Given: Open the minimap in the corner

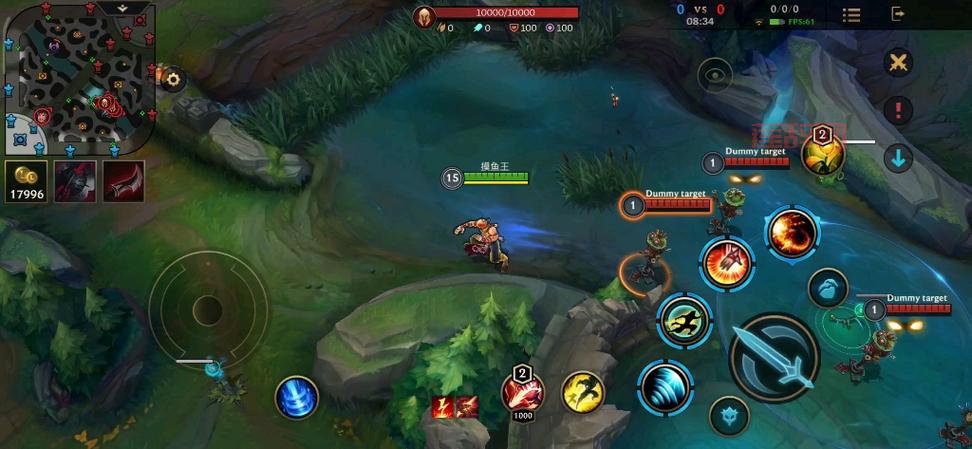Looking at the screenshot, I should point(80,77).
